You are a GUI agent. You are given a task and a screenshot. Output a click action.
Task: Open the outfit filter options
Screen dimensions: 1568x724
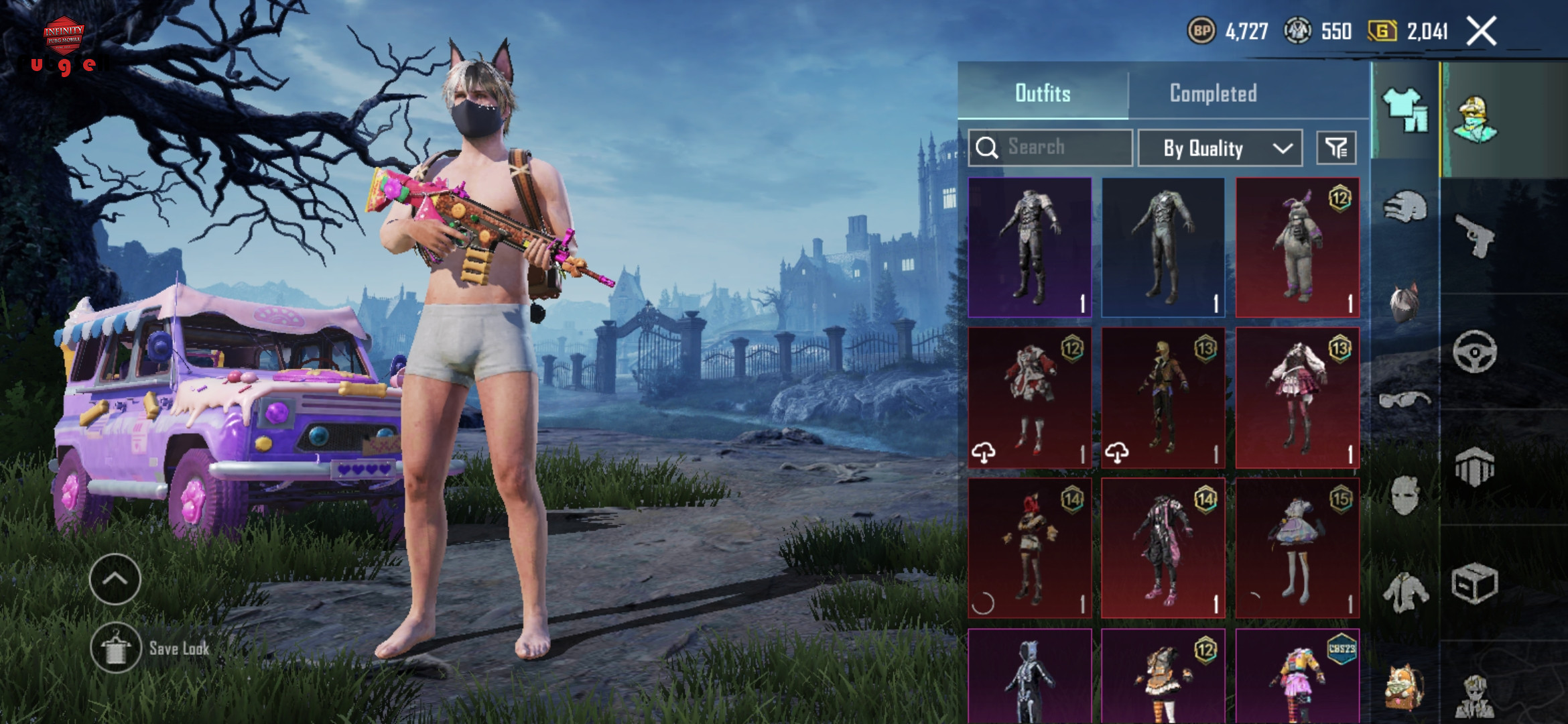pos(1336,147)
